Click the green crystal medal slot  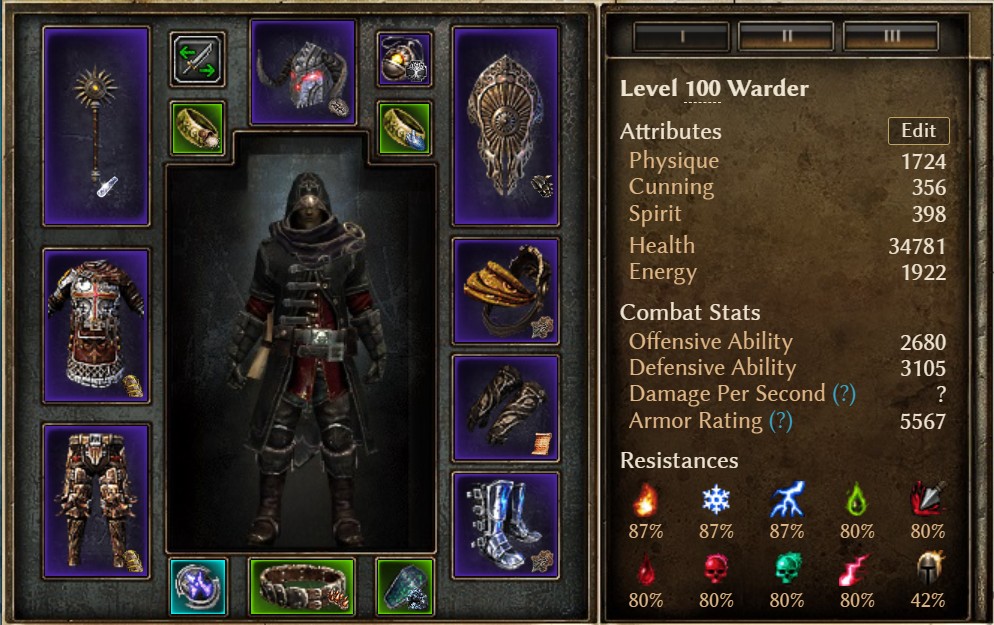tap(405, 586)
